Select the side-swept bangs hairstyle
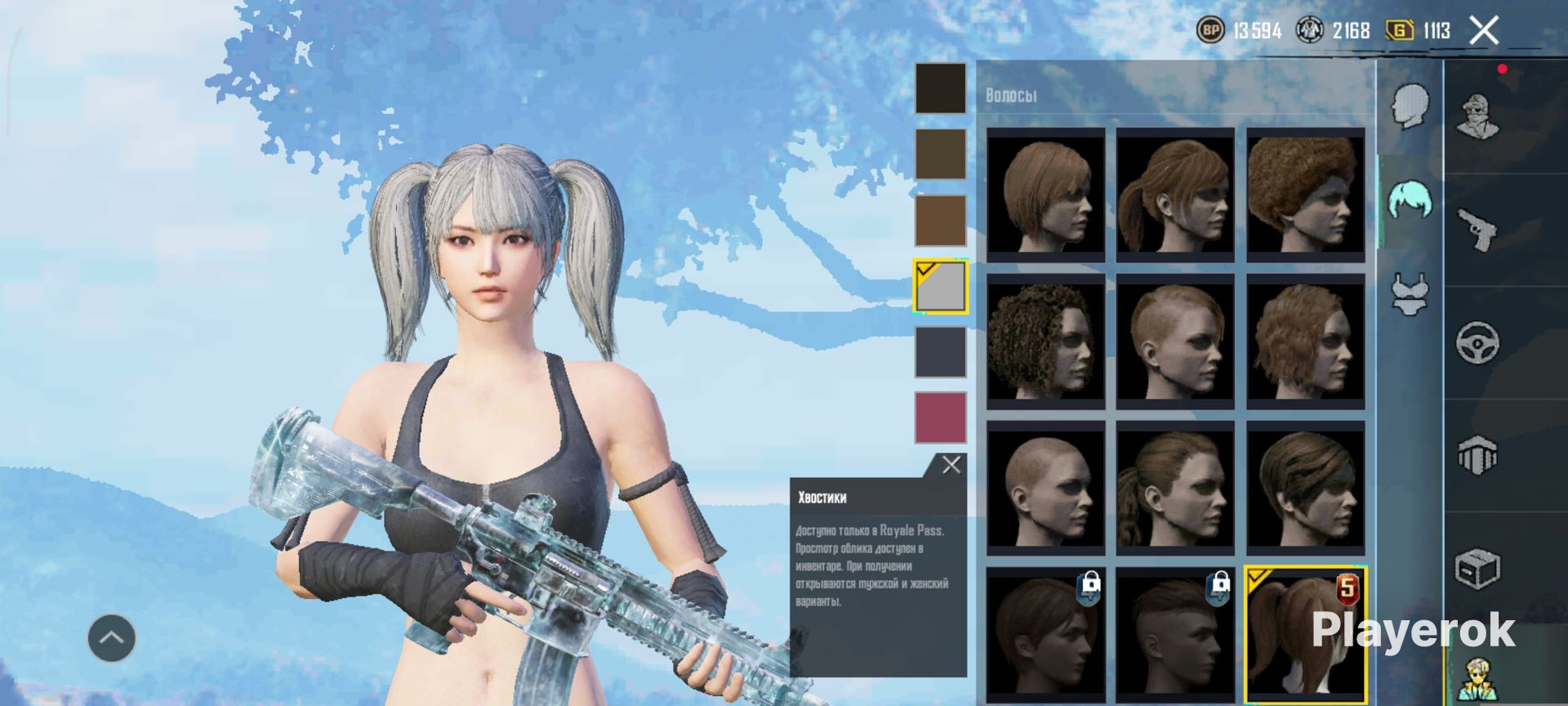 tap(1305, 488)
